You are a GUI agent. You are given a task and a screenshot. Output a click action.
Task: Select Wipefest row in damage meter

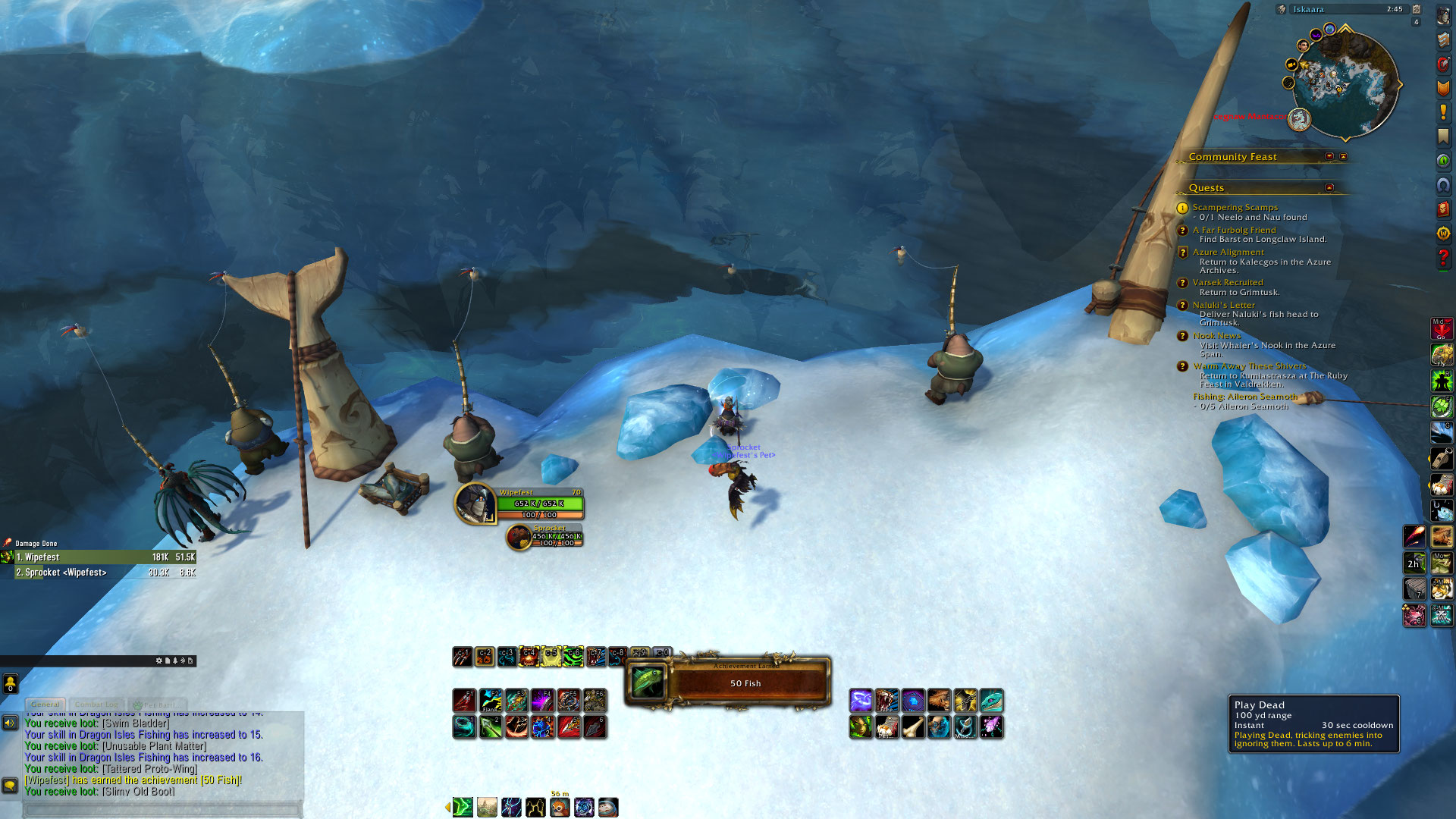pyautogui.click(x=99, y=557)
